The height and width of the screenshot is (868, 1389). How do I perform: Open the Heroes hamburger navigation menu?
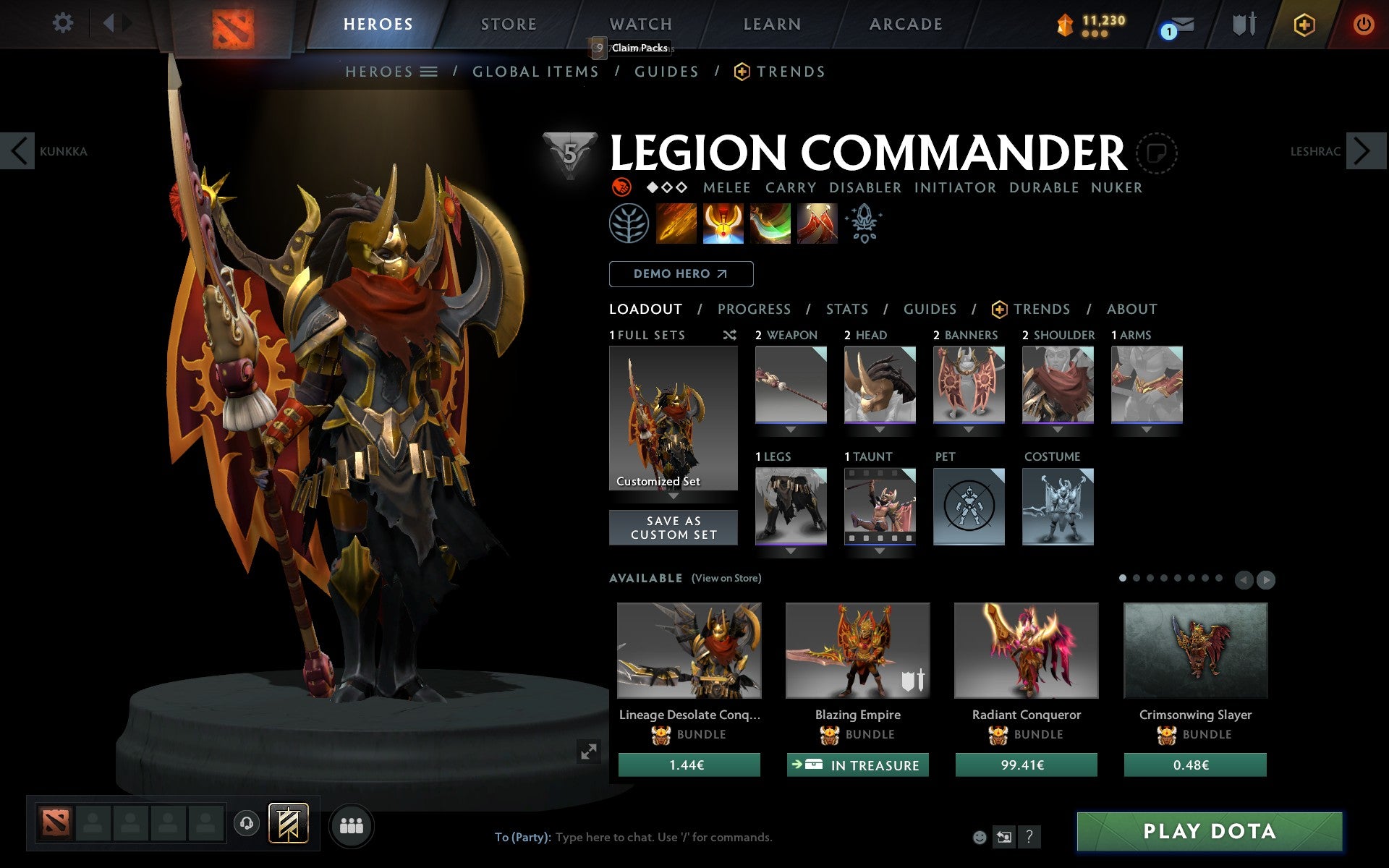(430, 72)
